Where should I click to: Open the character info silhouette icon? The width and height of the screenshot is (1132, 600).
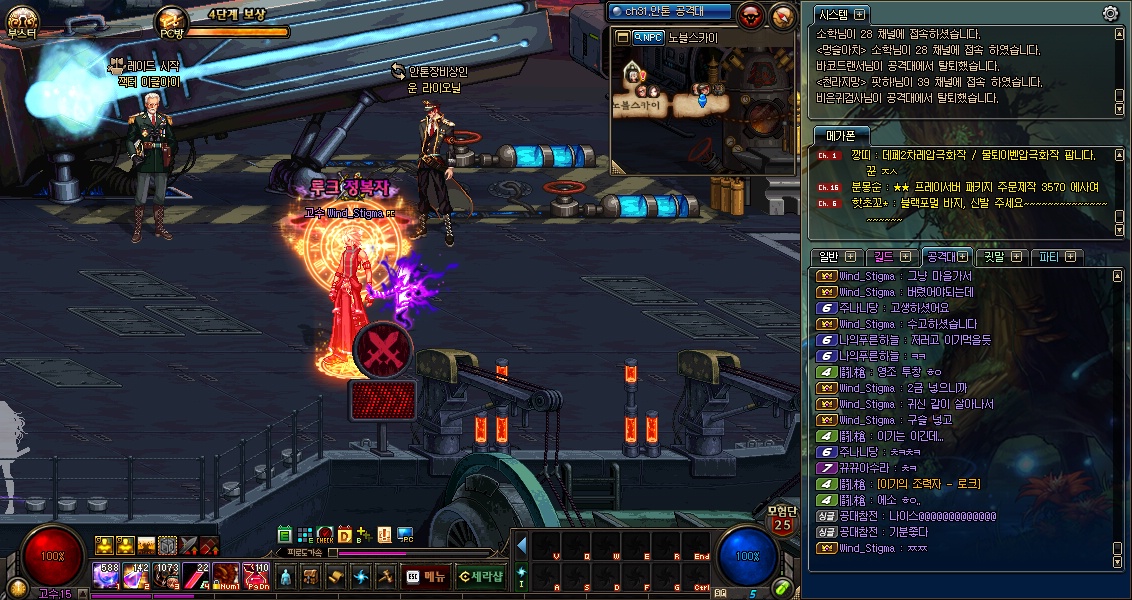click(x=285, y=577)
